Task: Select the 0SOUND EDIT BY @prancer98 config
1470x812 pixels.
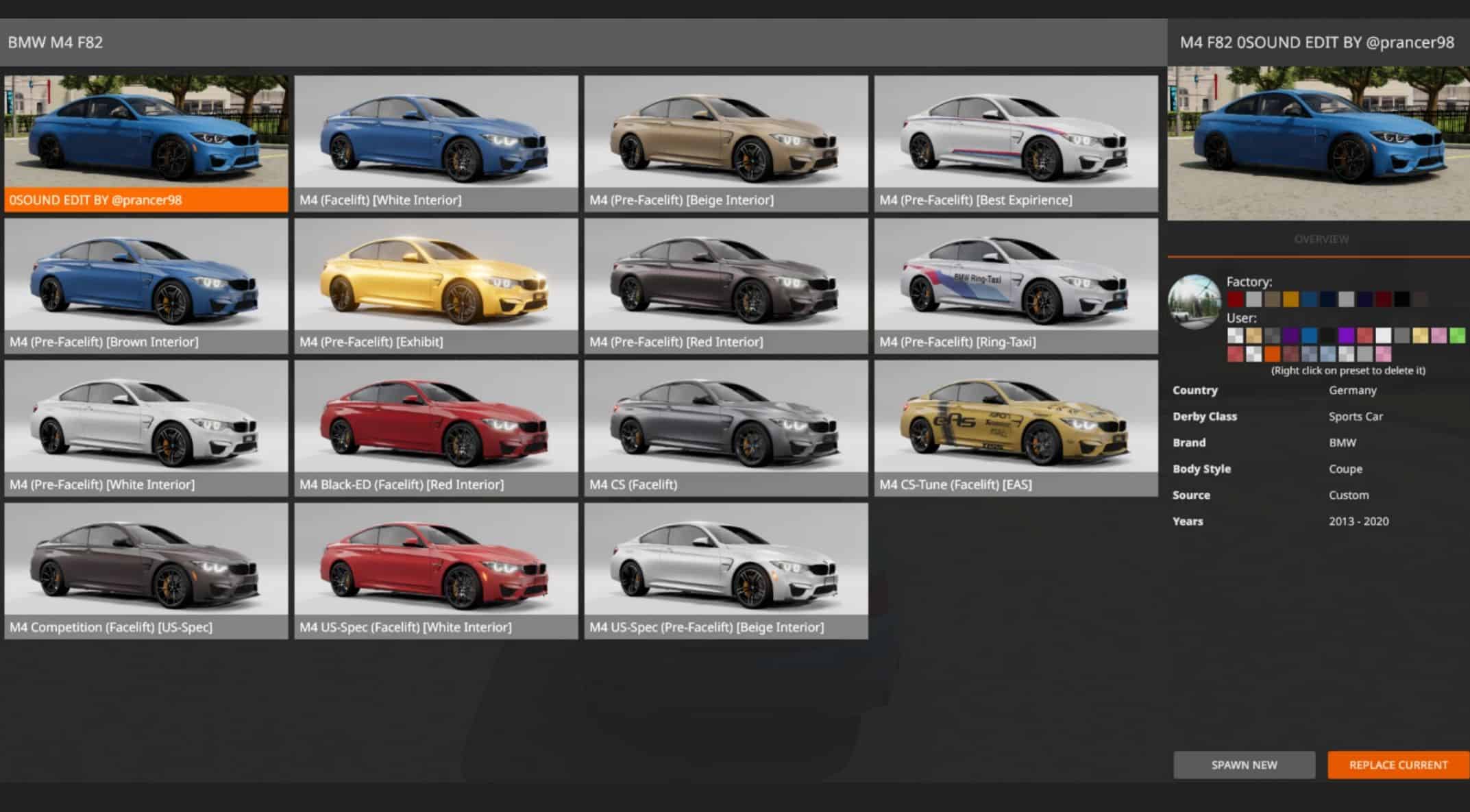Action: tap(146, 143)
